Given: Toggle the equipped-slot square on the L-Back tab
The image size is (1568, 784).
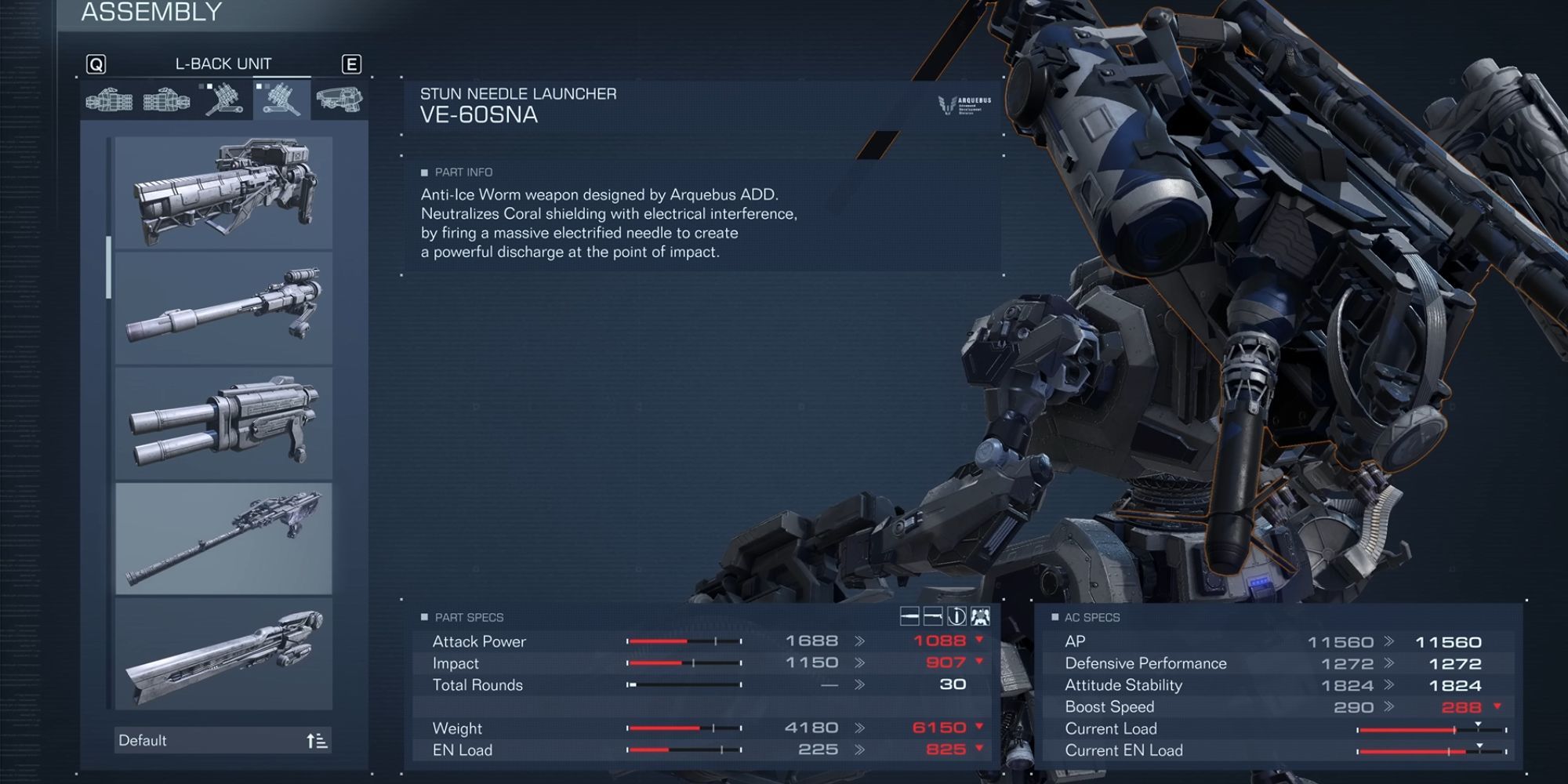Looking at the screenshot, I should (x=259, y=86).
